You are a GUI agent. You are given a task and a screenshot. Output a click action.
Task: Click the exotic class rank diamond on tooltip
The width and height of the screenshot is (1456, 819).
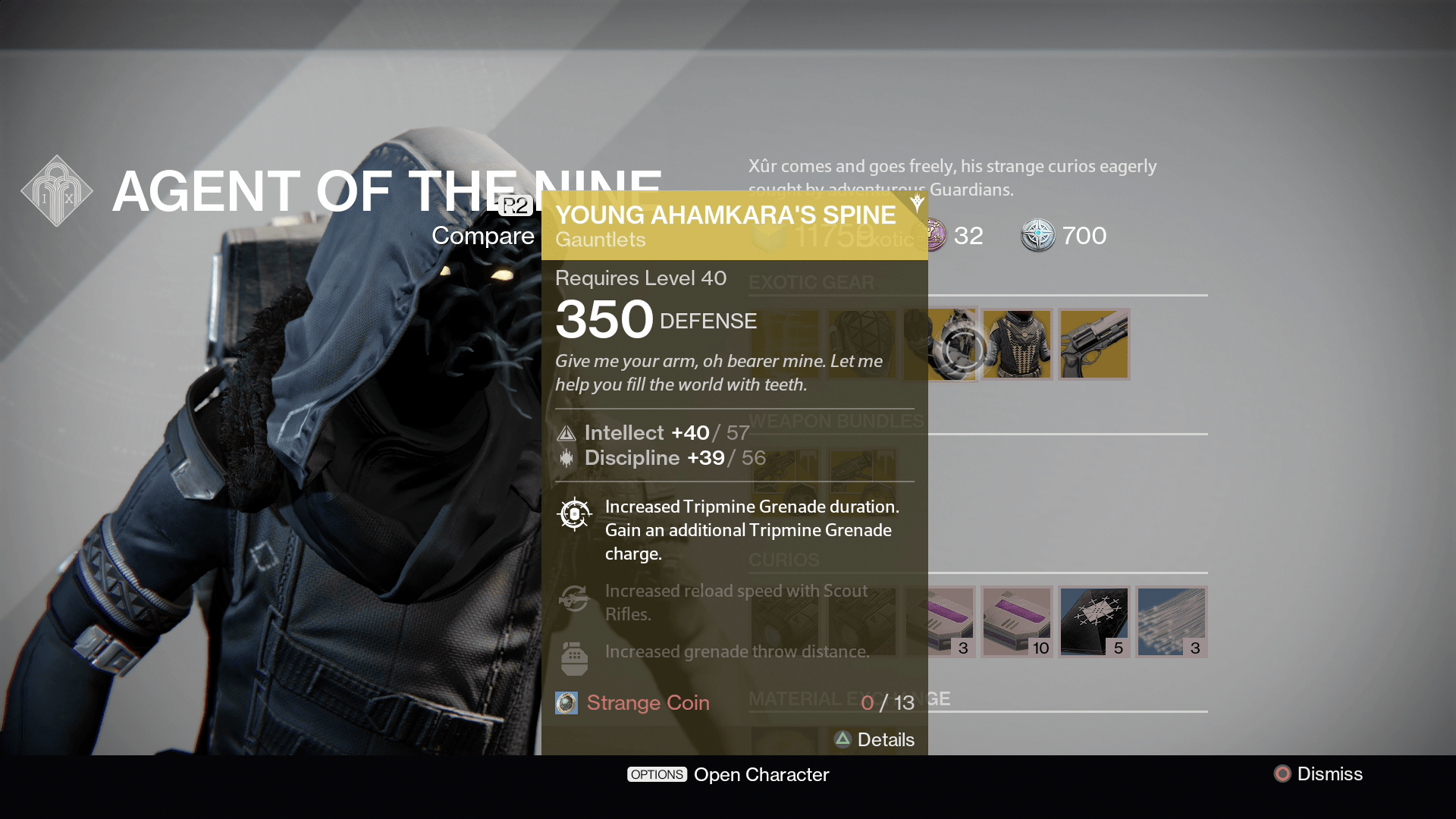(x=916, y=199)
